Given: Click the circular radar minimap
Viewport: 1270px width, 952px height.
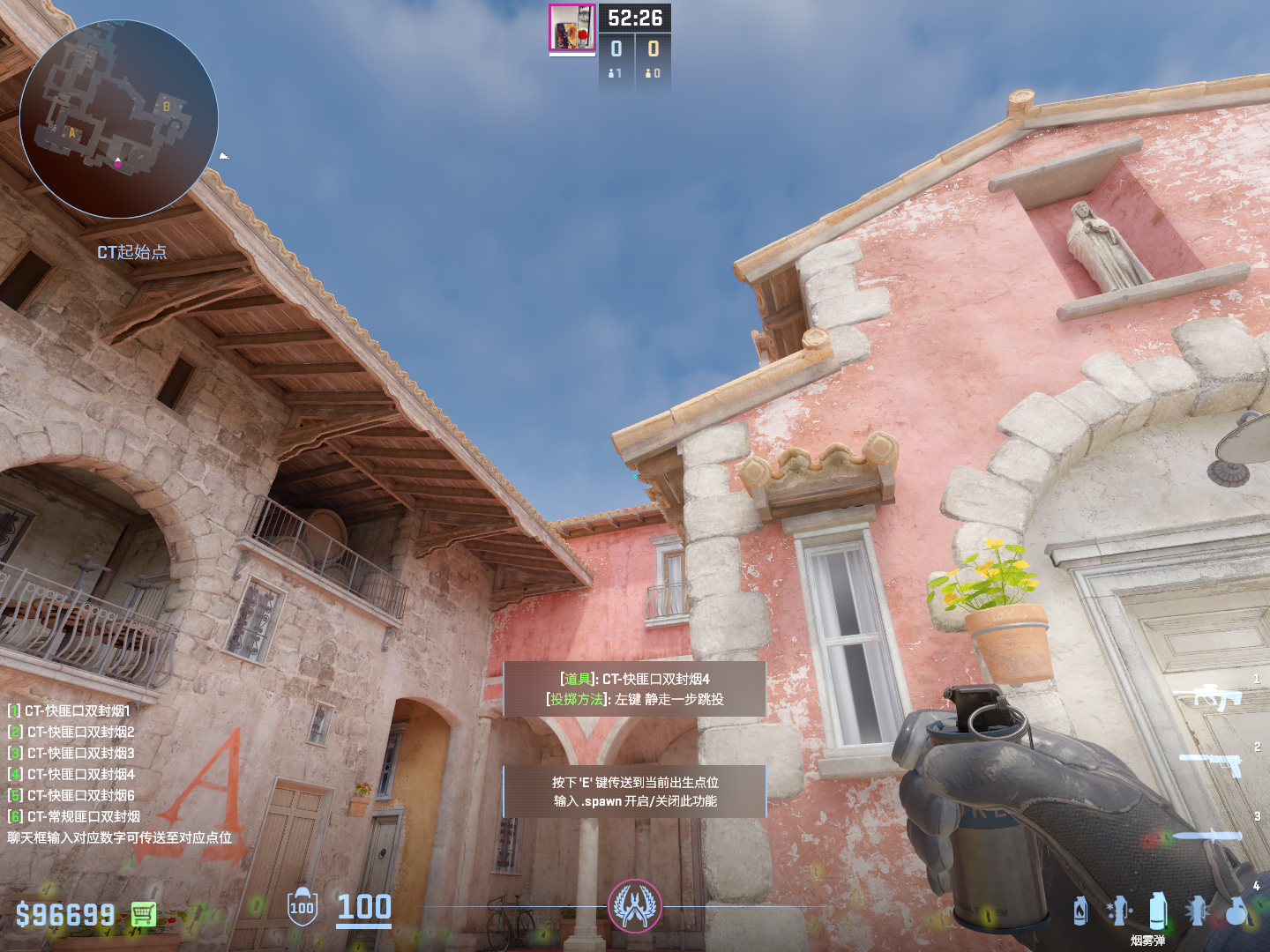Looking at the screenshot, I should pyautogui.click(x=118, y=119).
